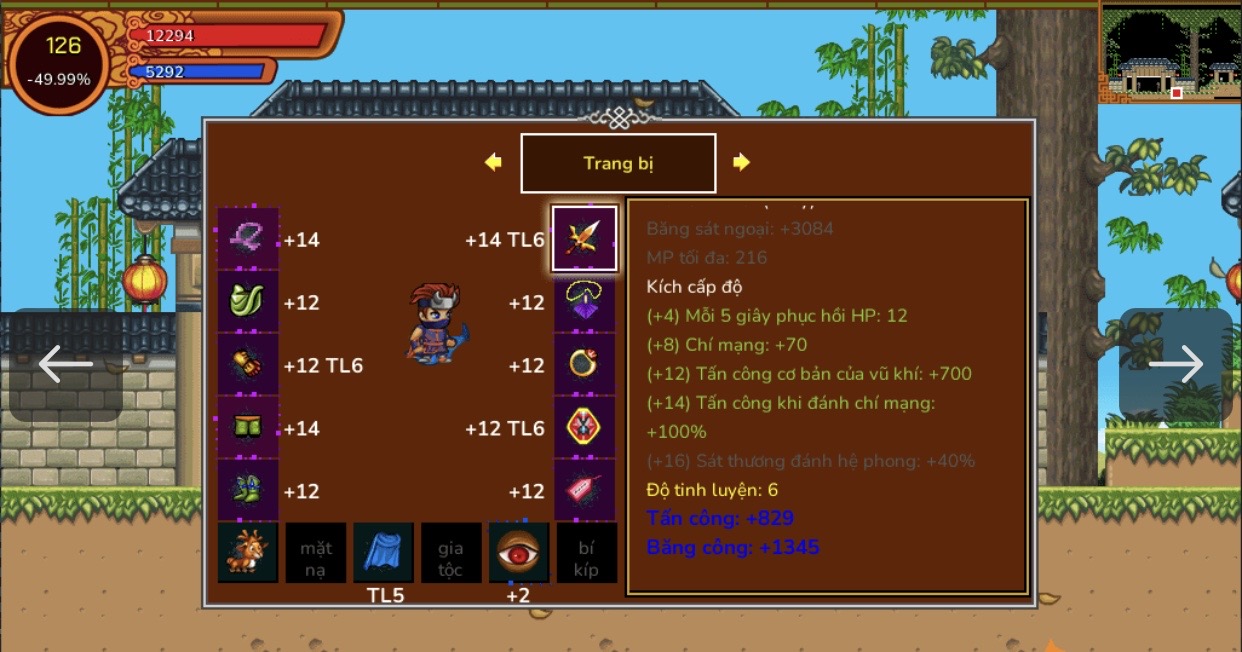
Task: Switch to the previous tab with left yellow arrow
Action: pos(493,162)
